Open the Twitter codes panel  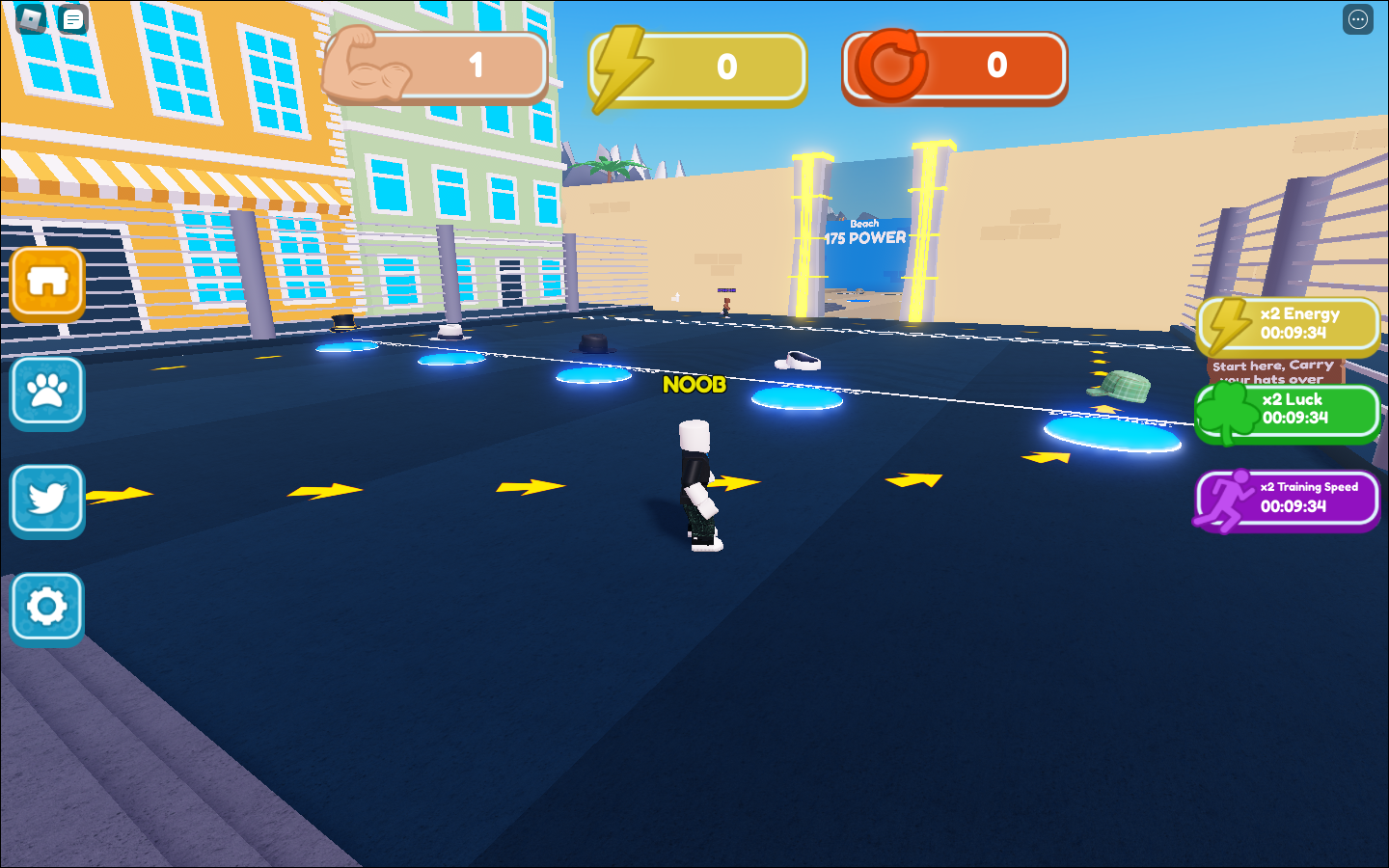46,501
